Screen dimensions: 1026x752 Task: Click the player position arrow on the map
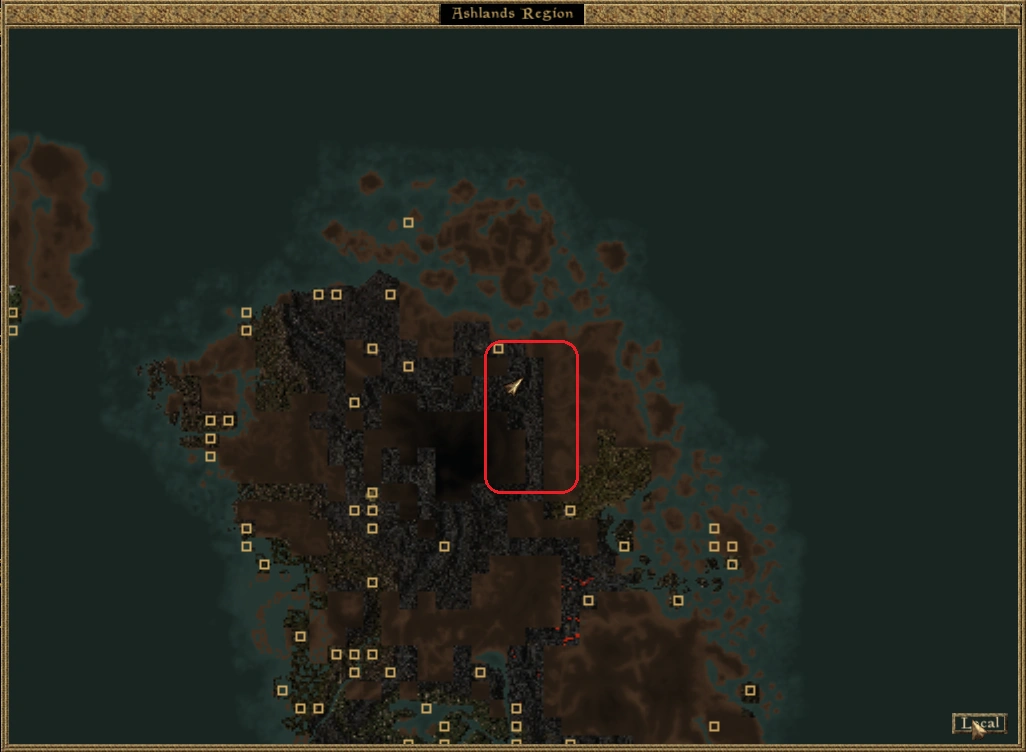514,385
